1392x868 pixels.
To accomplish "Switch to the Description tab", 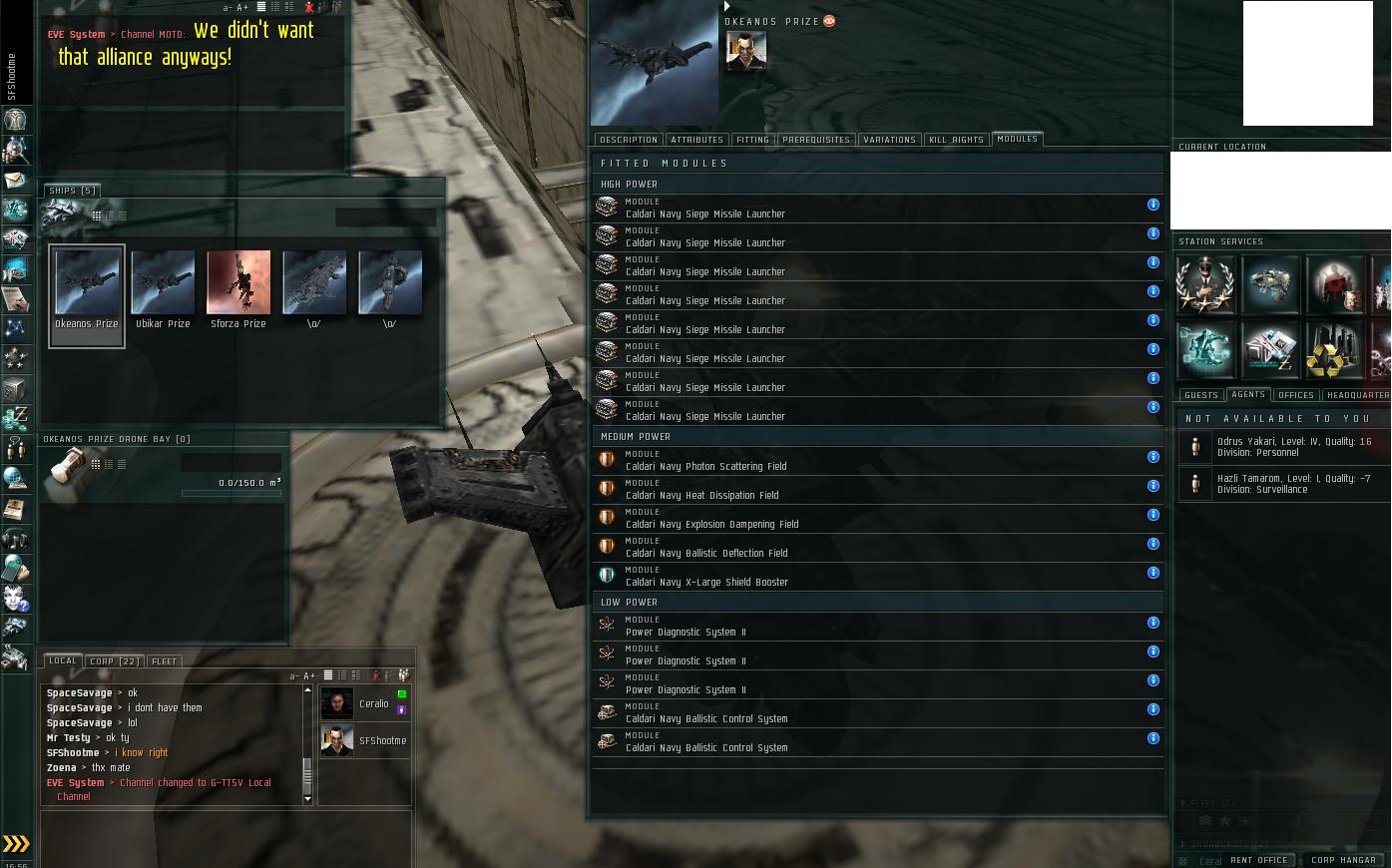I will pyautogui.click(x=629, y=140).
